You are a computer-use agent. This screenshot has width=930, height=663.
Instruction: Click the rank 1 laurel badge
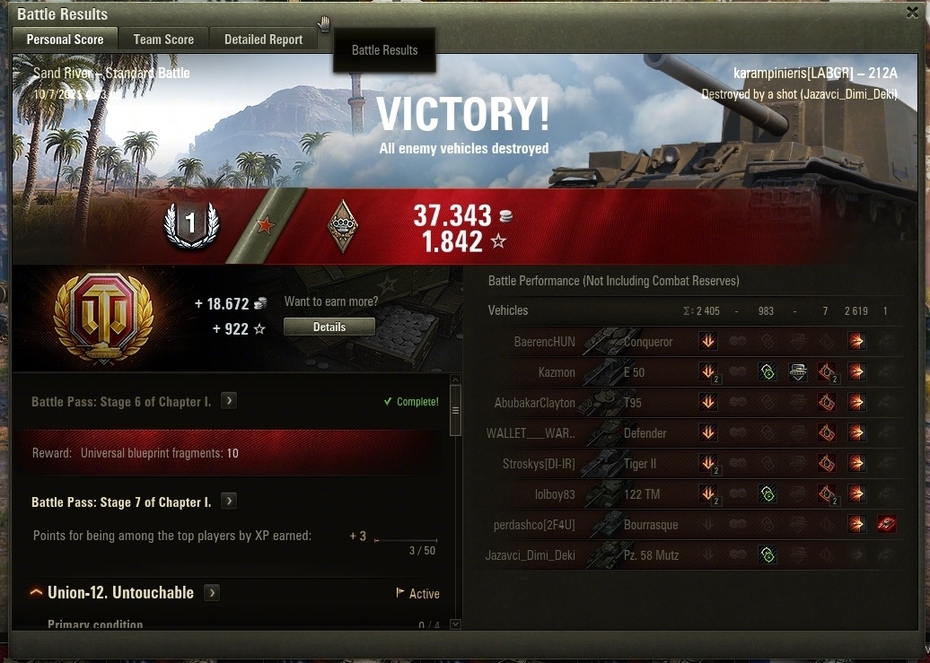point(190,225)
